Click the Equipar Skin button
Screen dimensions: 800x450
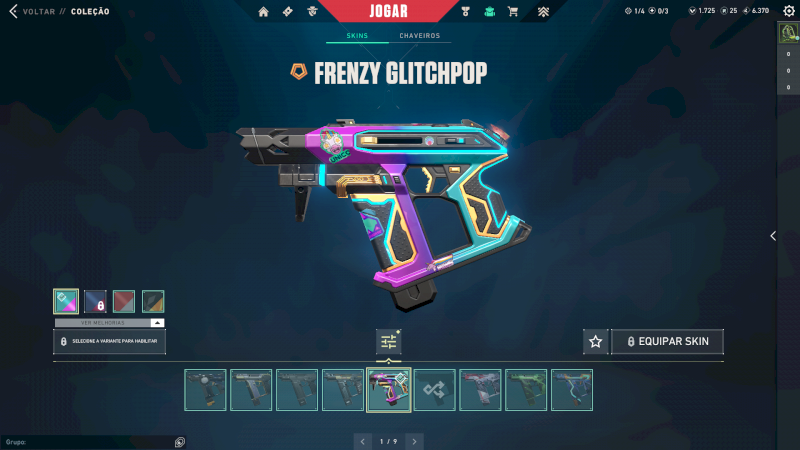[x=668, y=342]
